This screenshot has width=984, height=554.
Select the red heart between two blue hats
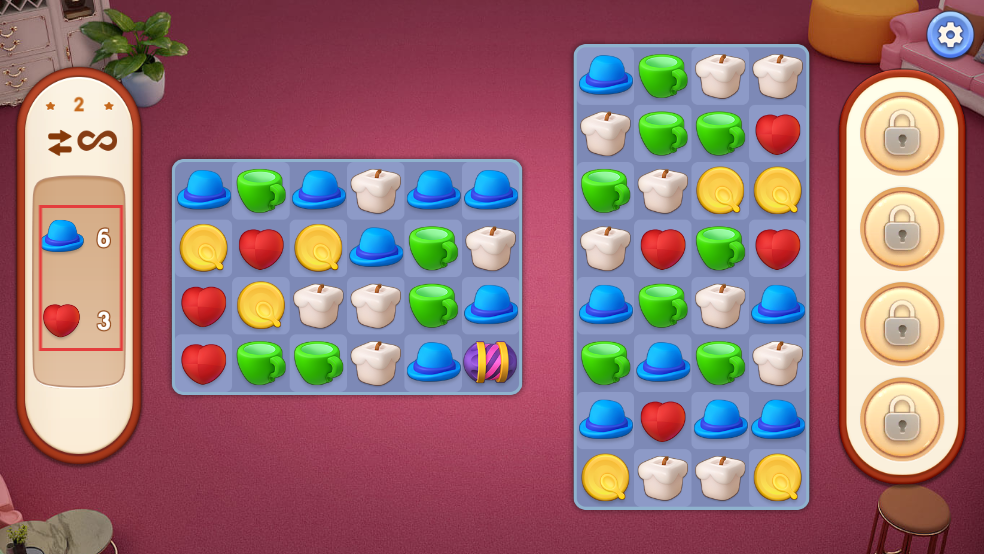click(663, 419)
